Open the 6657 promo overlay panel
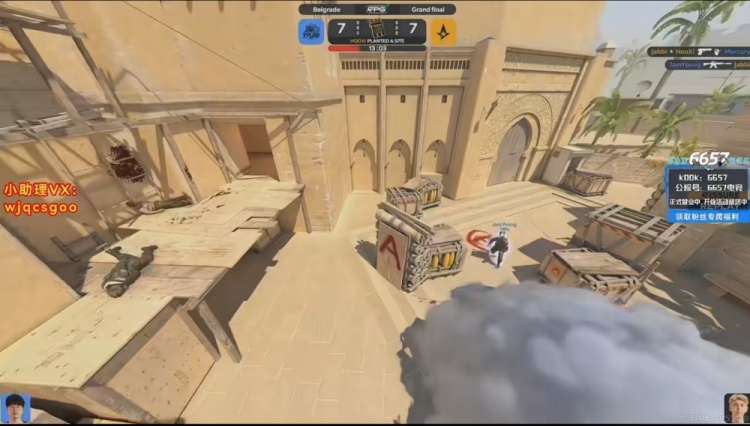The image size is (750, 426). tap(706, 186)
